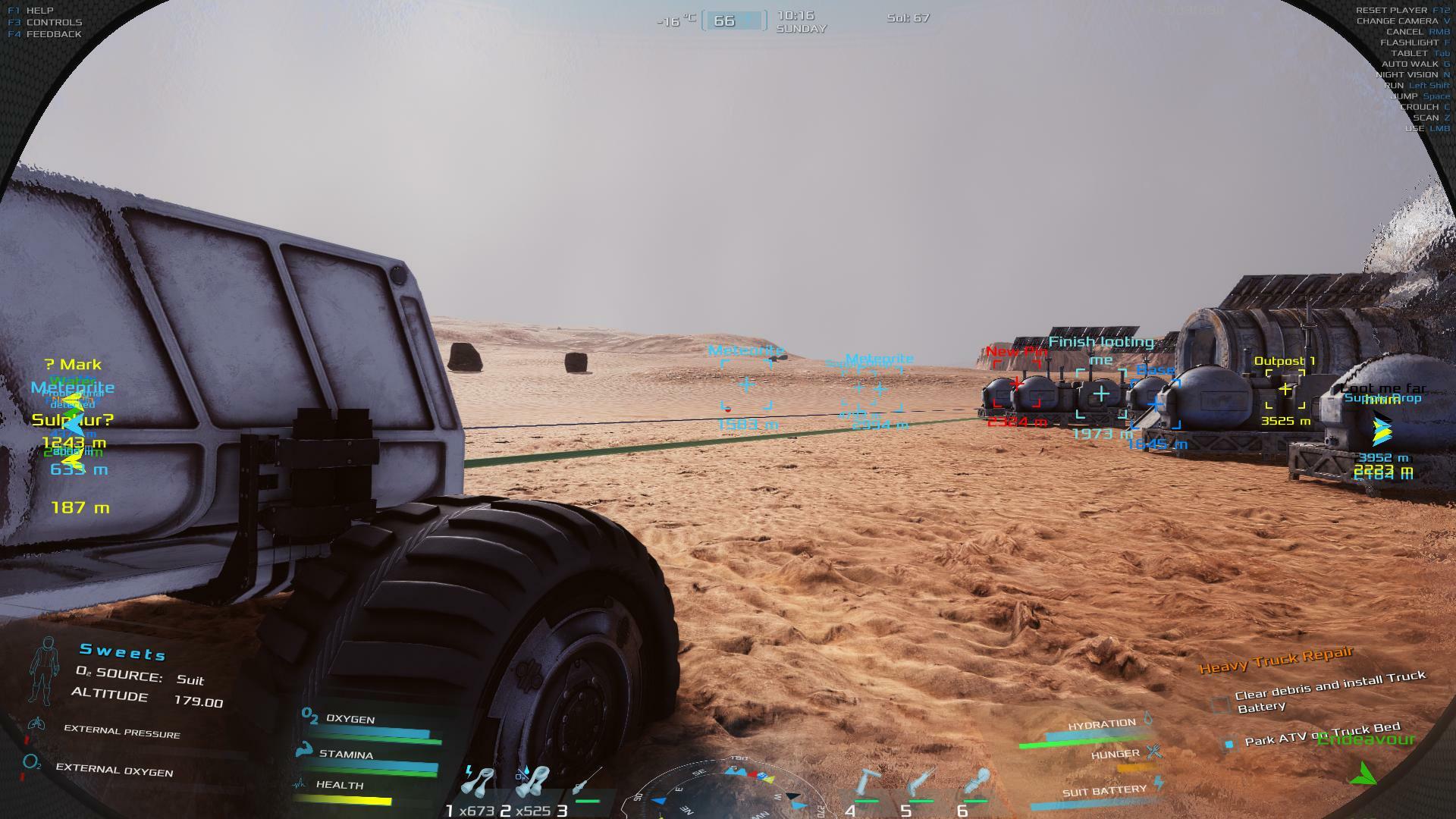Click the green Endeavour direction arrow
This screenshot has width=1456, height=819.
coord(1364,773)
